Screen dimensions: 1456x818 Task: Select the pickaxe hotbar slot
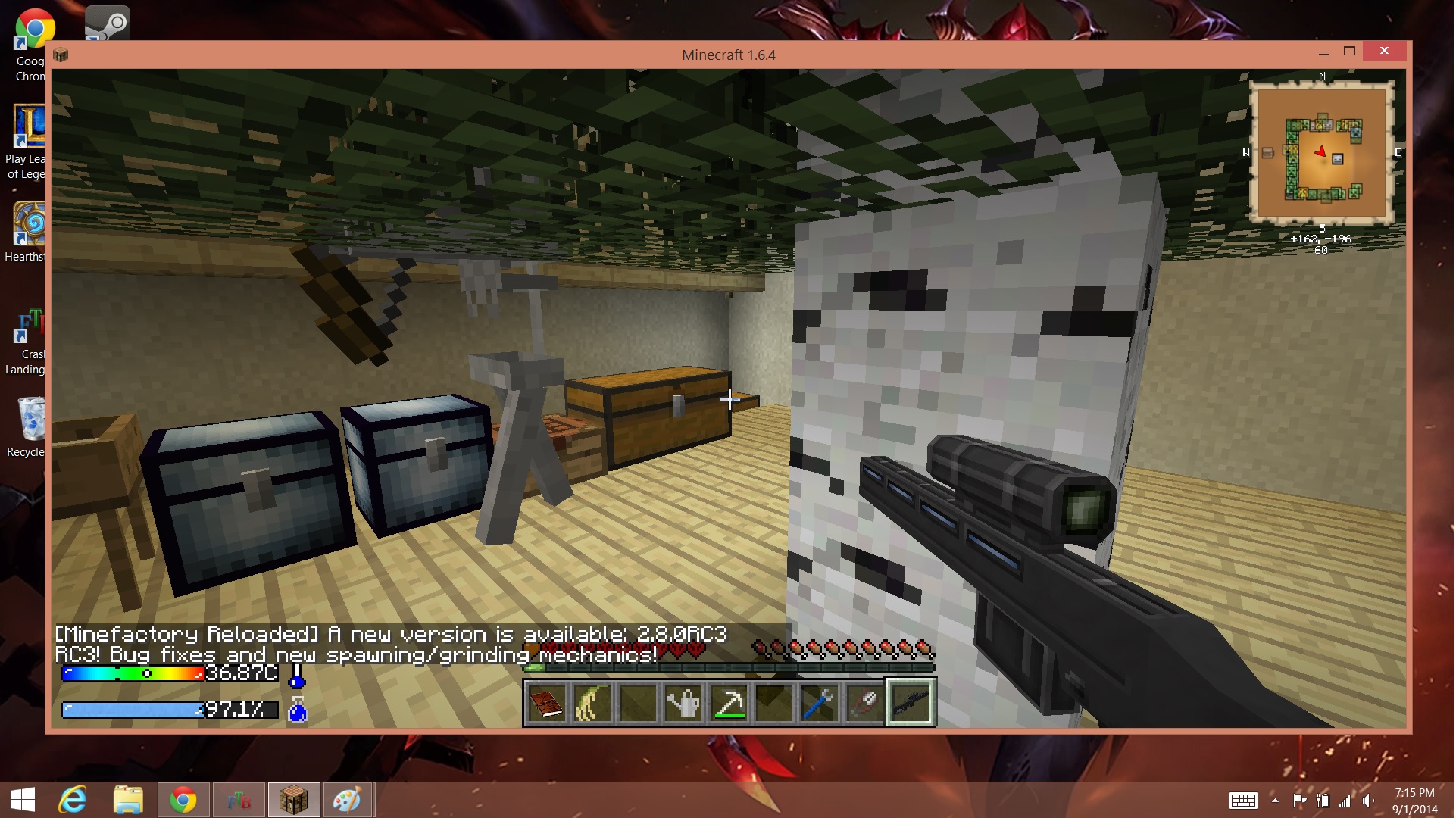pyautogui.click(x=729, y=704)
